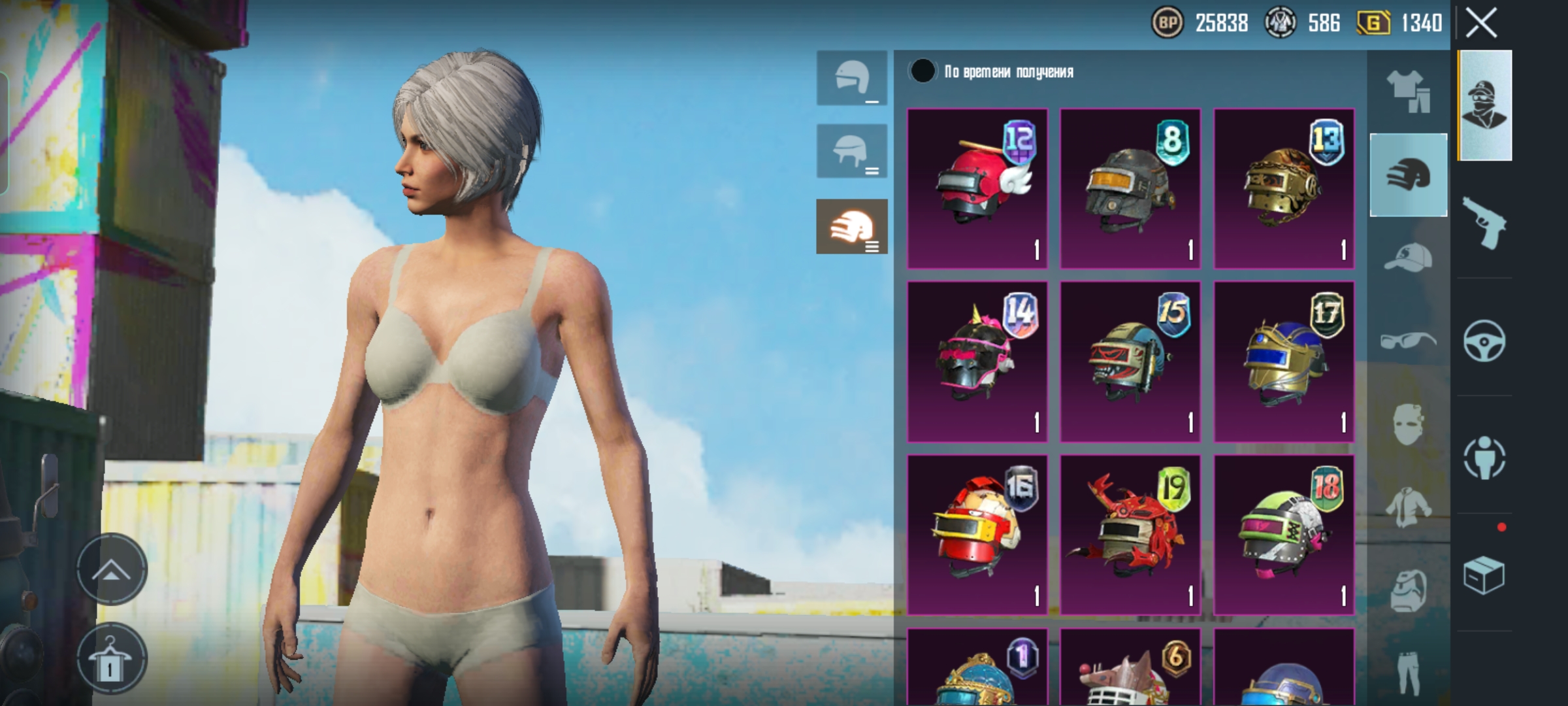
Task: Open the baseball cap category
Action: [1408, 258]
